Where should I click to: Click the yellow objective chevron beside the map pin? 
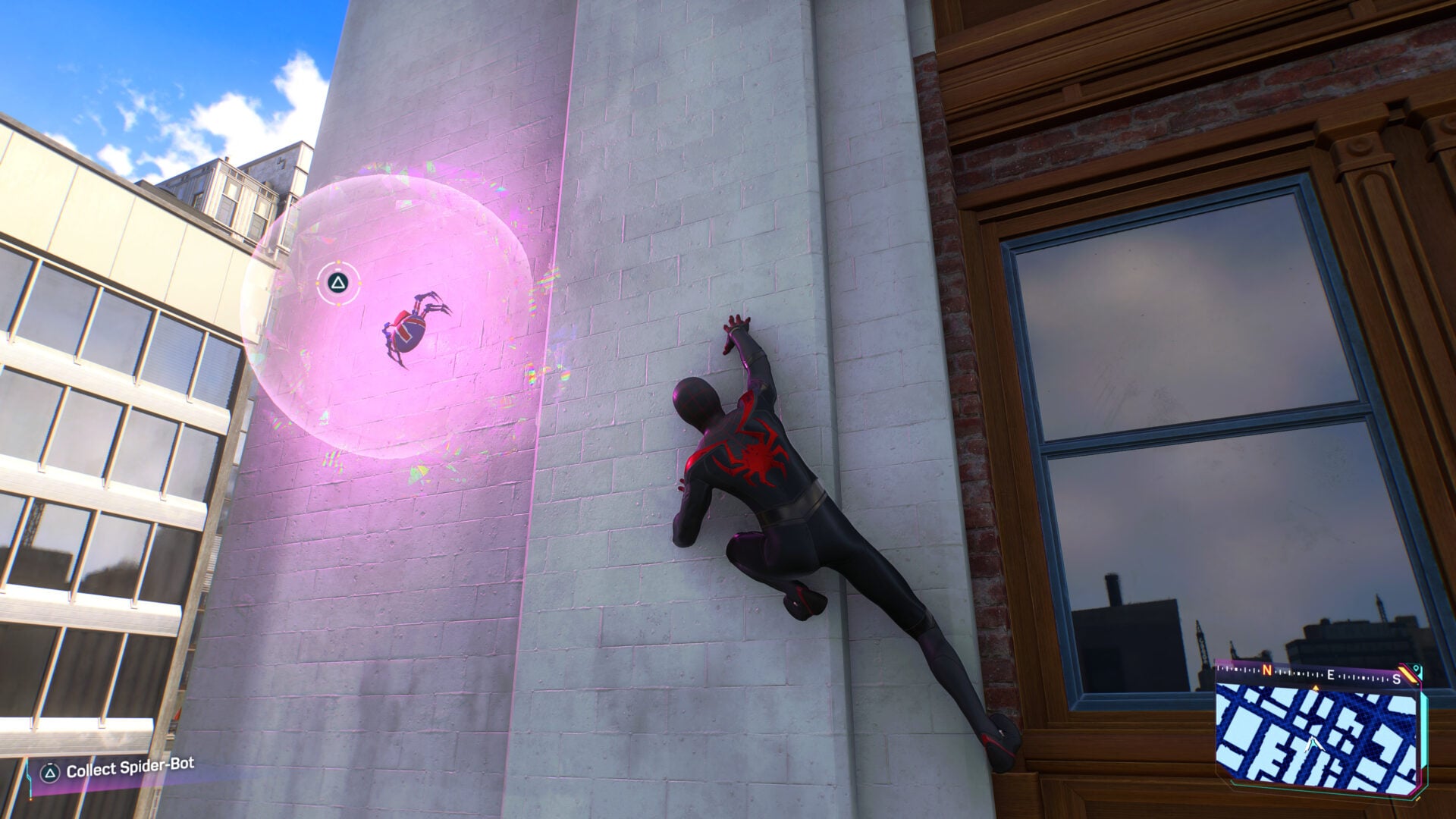[x=1405, y=673]
